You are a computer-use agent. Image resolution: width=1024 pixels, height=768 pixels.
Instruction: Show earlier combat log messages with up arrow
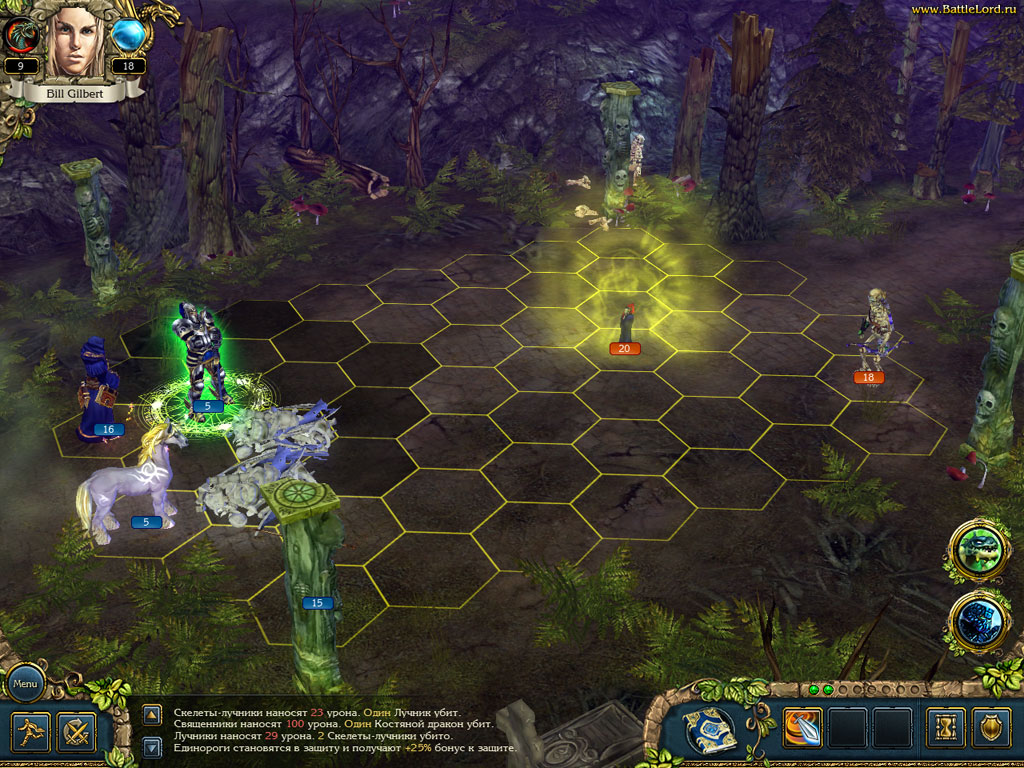pos(152,714)
